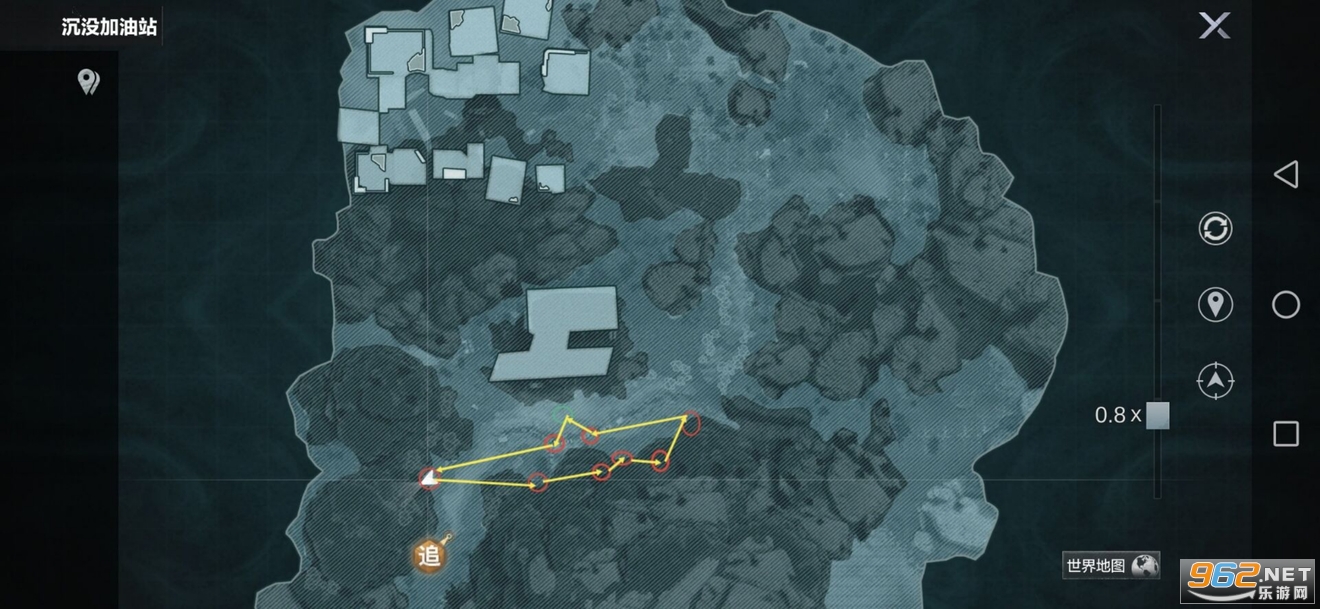This screenshot has height=609, width=1320.
Task: Open the map marker list icon
Action: point(89,81)
